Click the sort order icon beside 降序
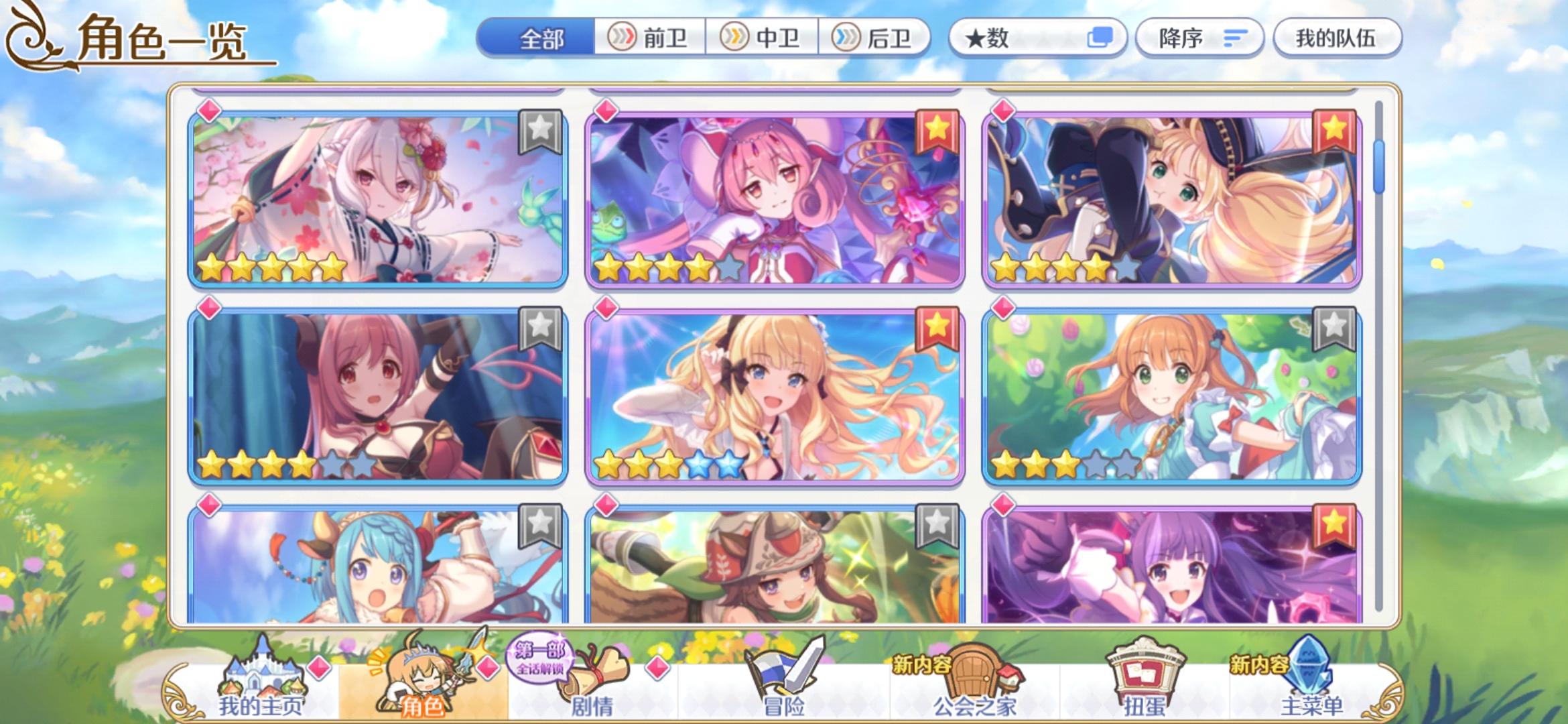Viewport: 1568px width, 724px height. click(x=1235, y=38)
